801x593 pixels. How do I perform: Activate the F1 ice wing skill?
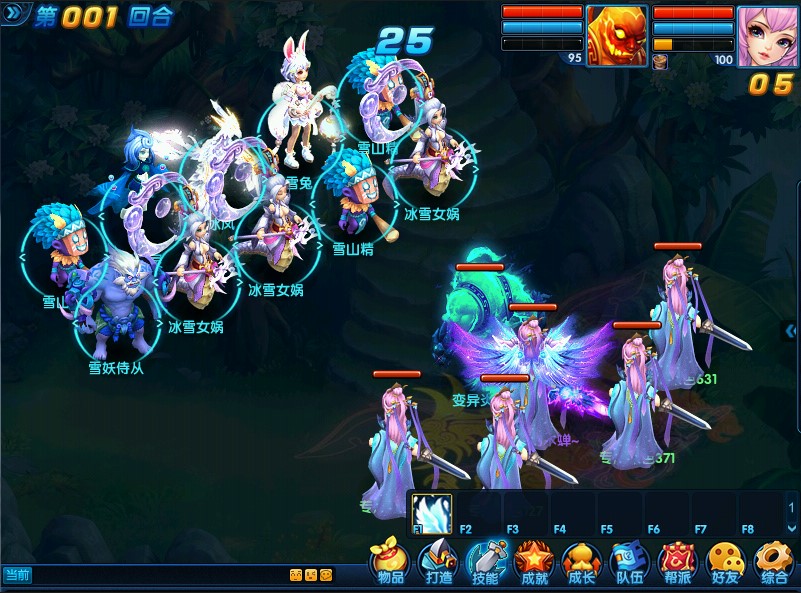tap(432, 511)
